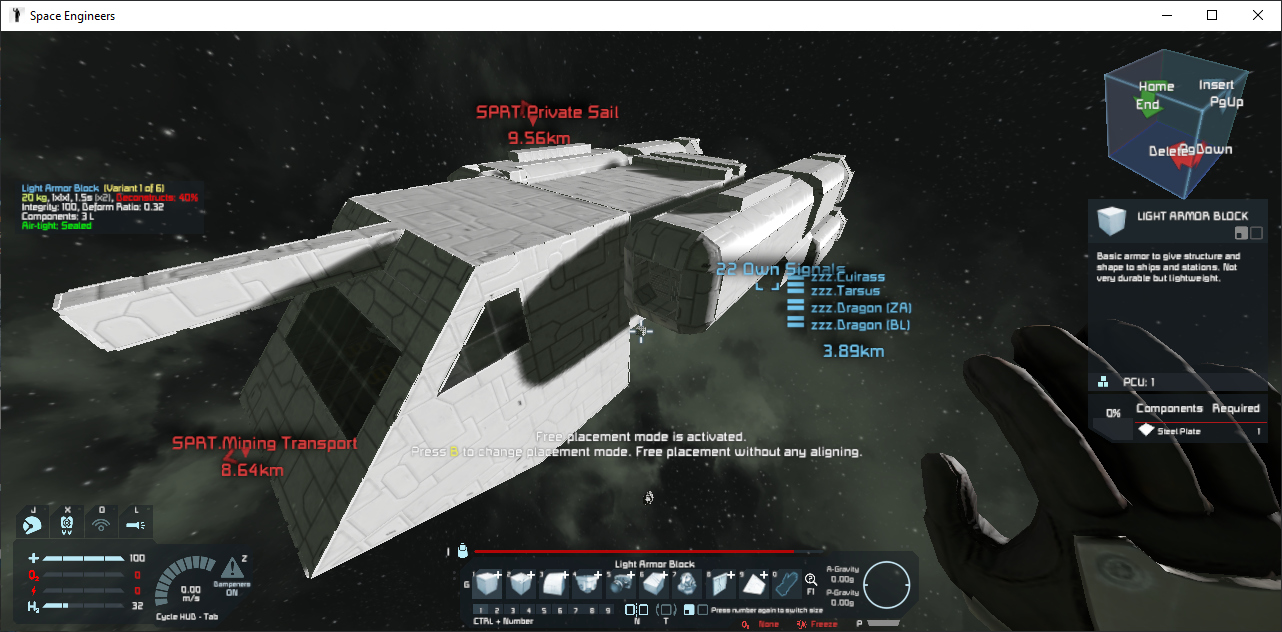Pick the door block in hotbar slot 8
The image size is (1282, 632).
(722, 583)
